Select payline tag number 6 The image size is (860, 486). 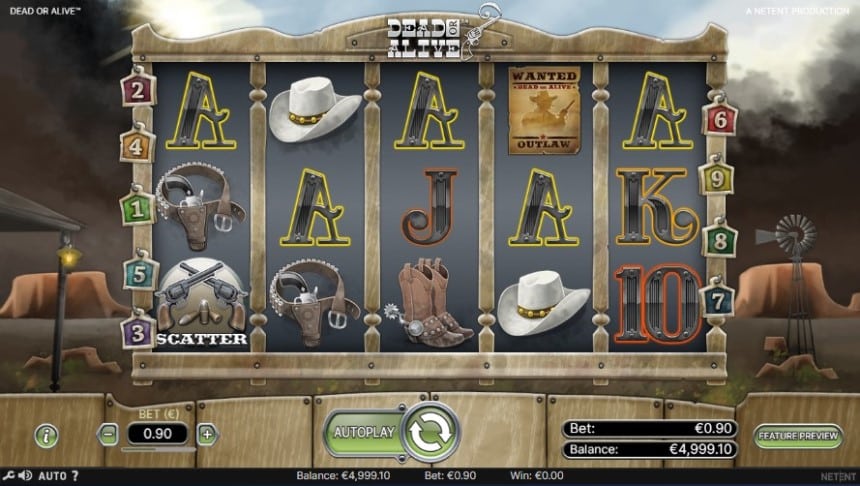pyautogui.click(x=719, y=120)
